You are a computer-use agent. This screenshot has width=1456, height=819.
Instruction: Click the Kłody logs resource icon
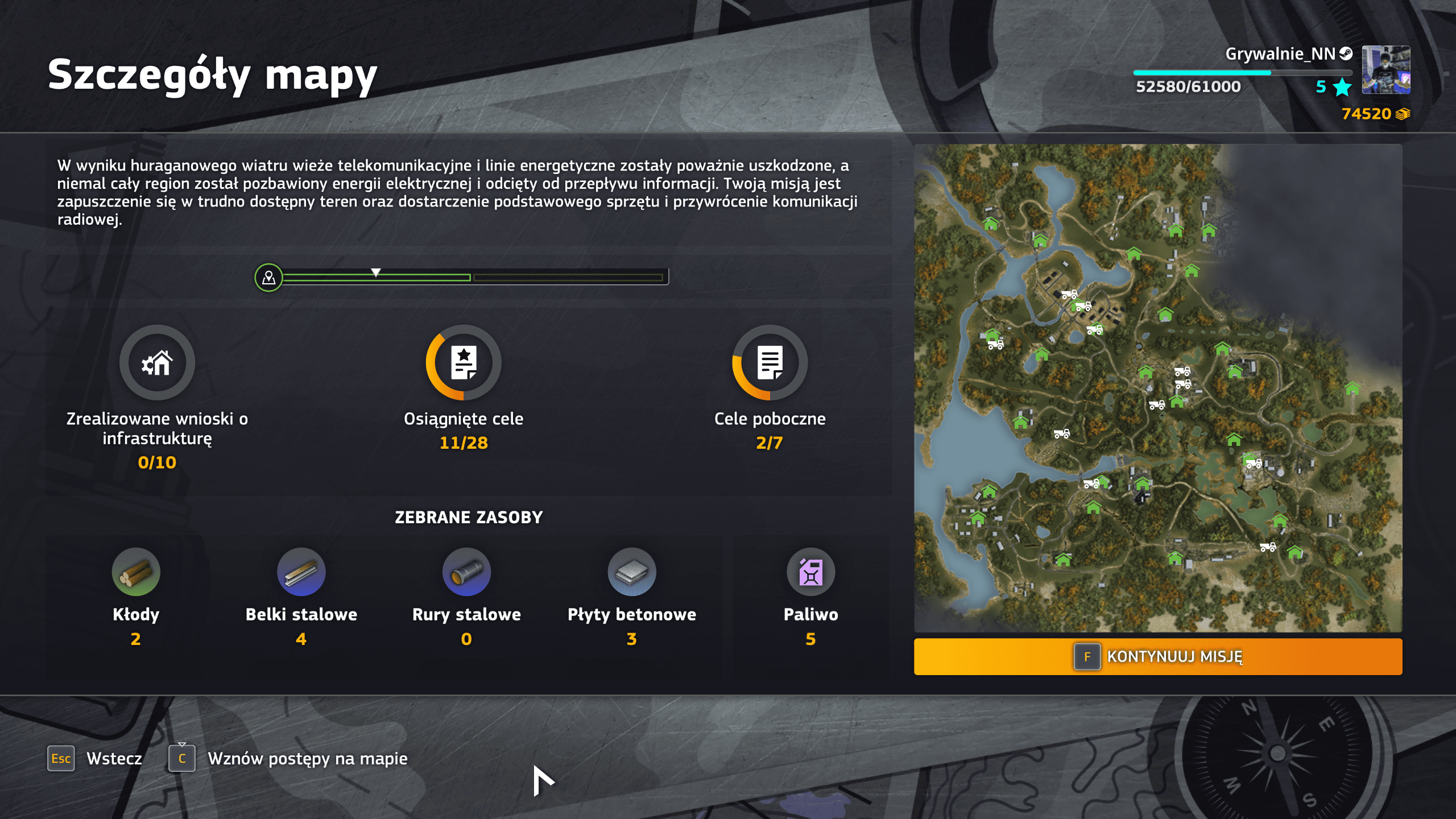(x=136, y=572)
